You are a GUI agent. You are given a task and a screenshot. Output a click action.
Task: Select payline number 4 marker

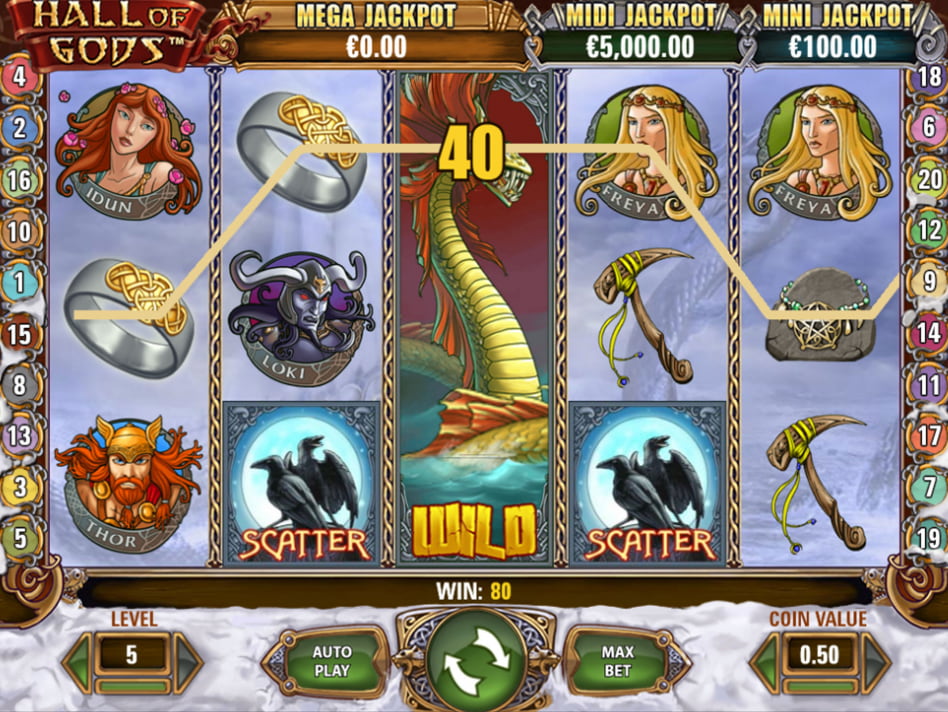[x=20, y=77]
